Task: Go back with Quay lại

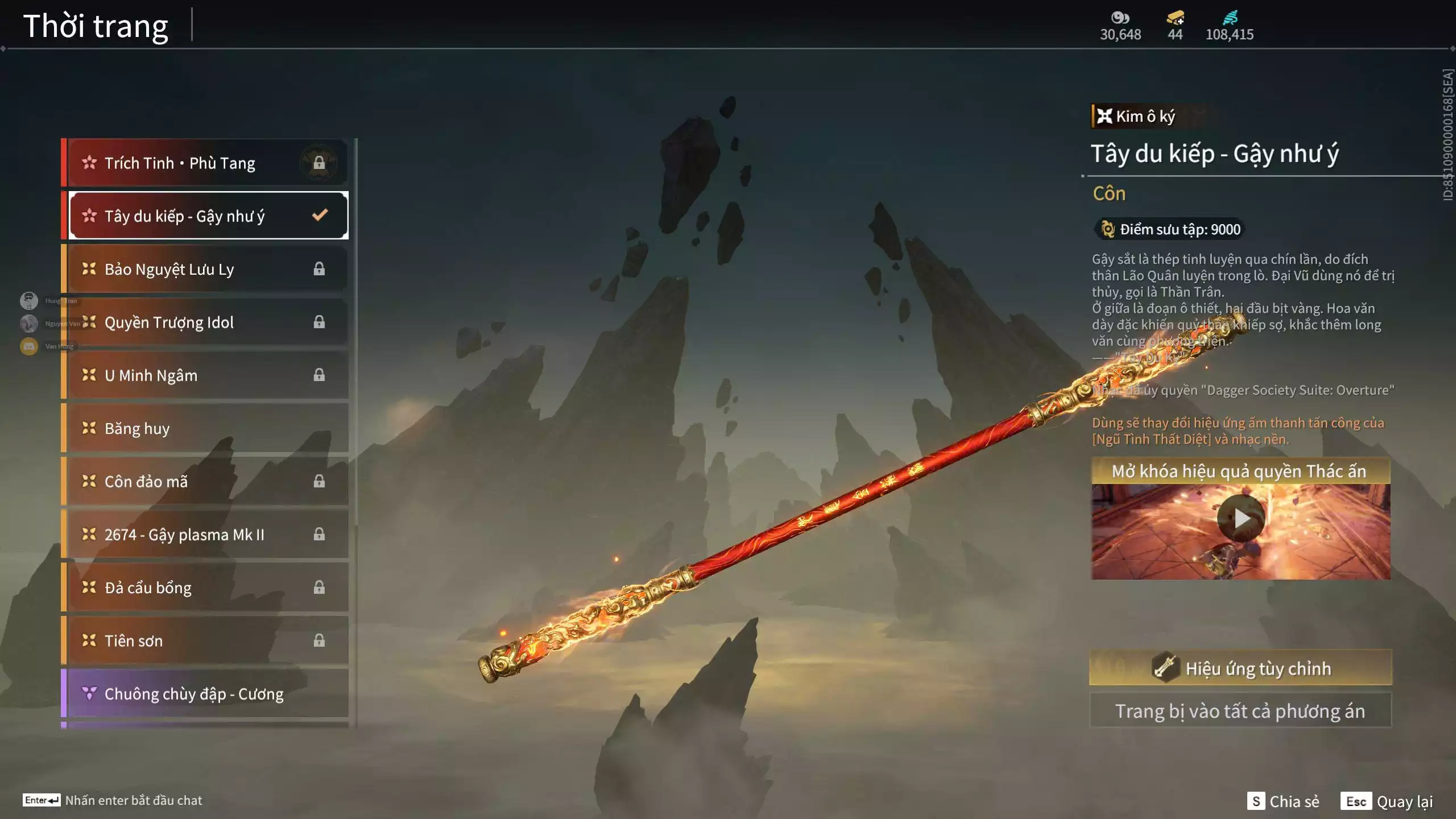Action: point(1387,801)
